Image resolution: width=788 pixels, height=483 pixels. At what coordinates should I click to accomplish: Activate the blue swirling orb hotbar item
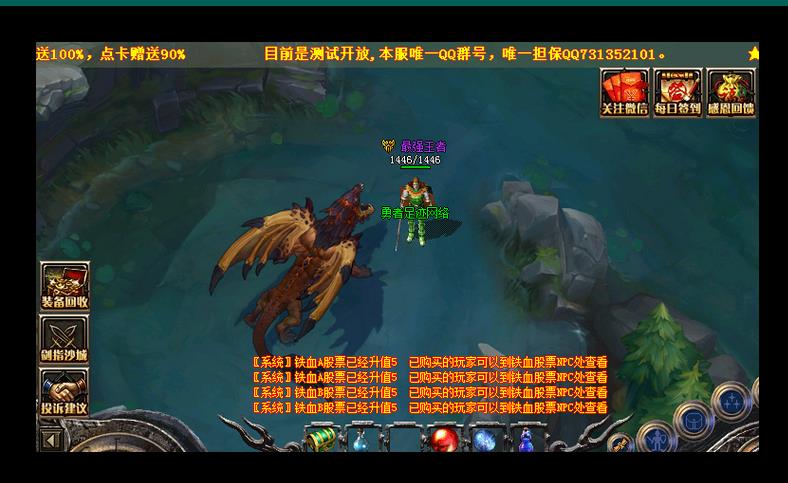coord(484,439)
